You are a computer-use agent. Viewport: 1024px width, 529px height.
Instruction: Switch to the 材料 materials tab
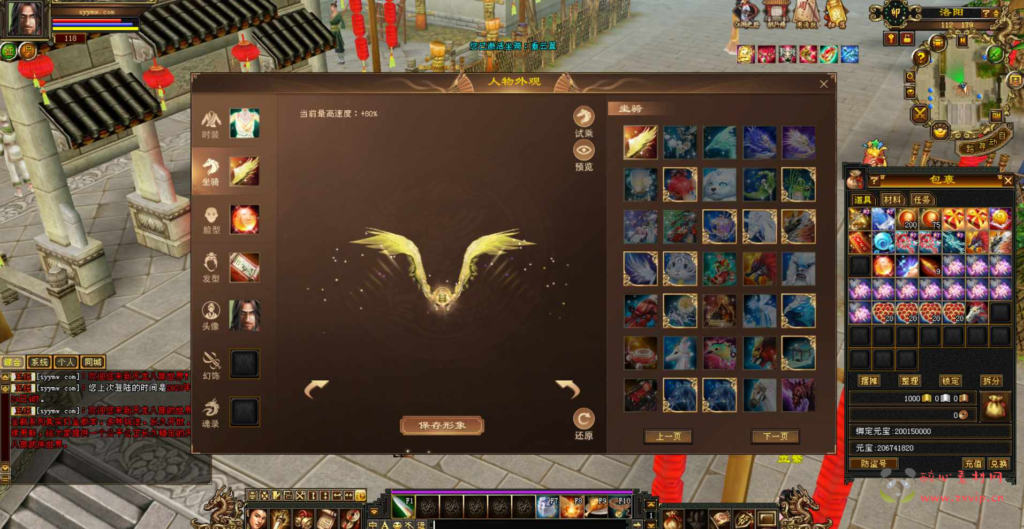(891, 200)
